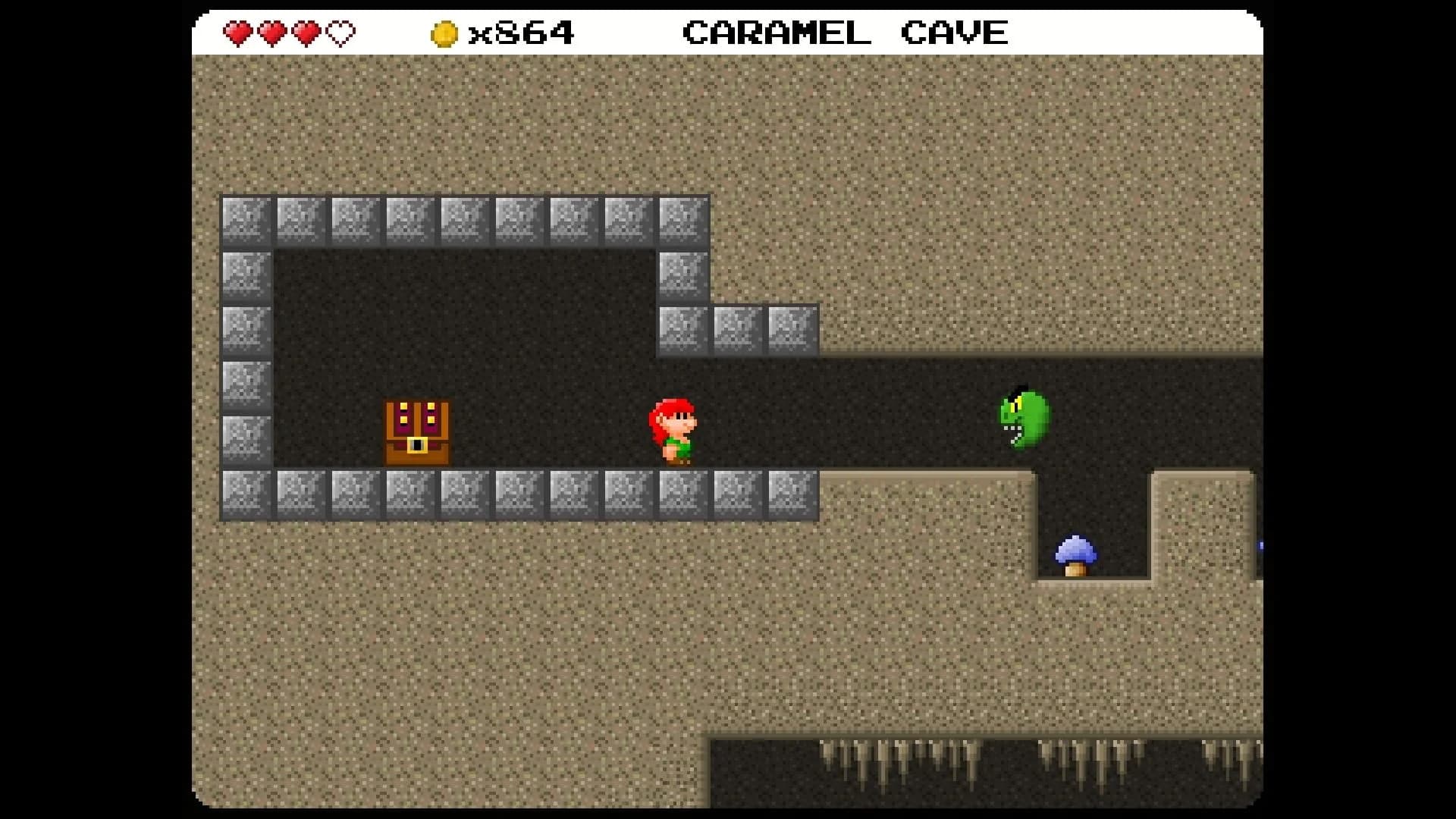Click the third red heart icon
Viewport: 1456px width, 819px height.
point(306,32)
